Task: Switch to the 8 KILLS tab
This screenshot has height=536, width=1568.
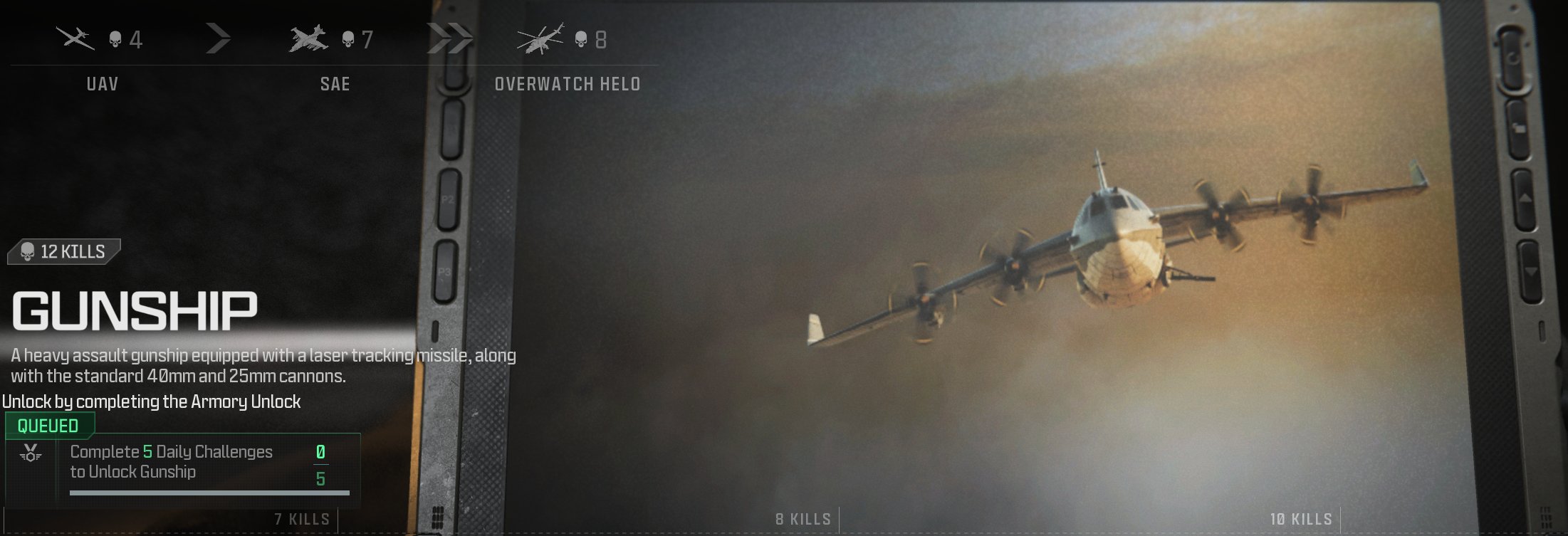Action: (x=803, y=520)
